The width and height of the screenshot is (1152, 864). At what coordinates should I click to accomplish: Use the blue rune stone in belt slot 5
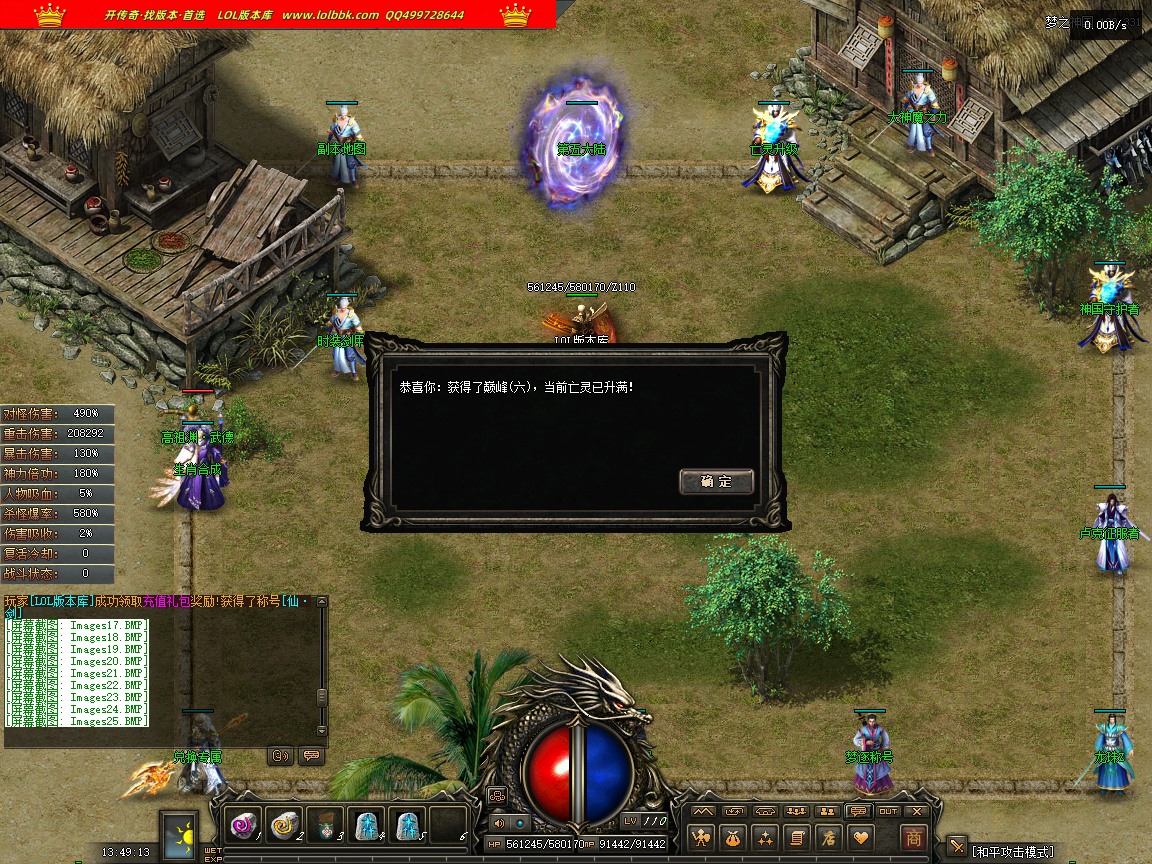[407, 823]
